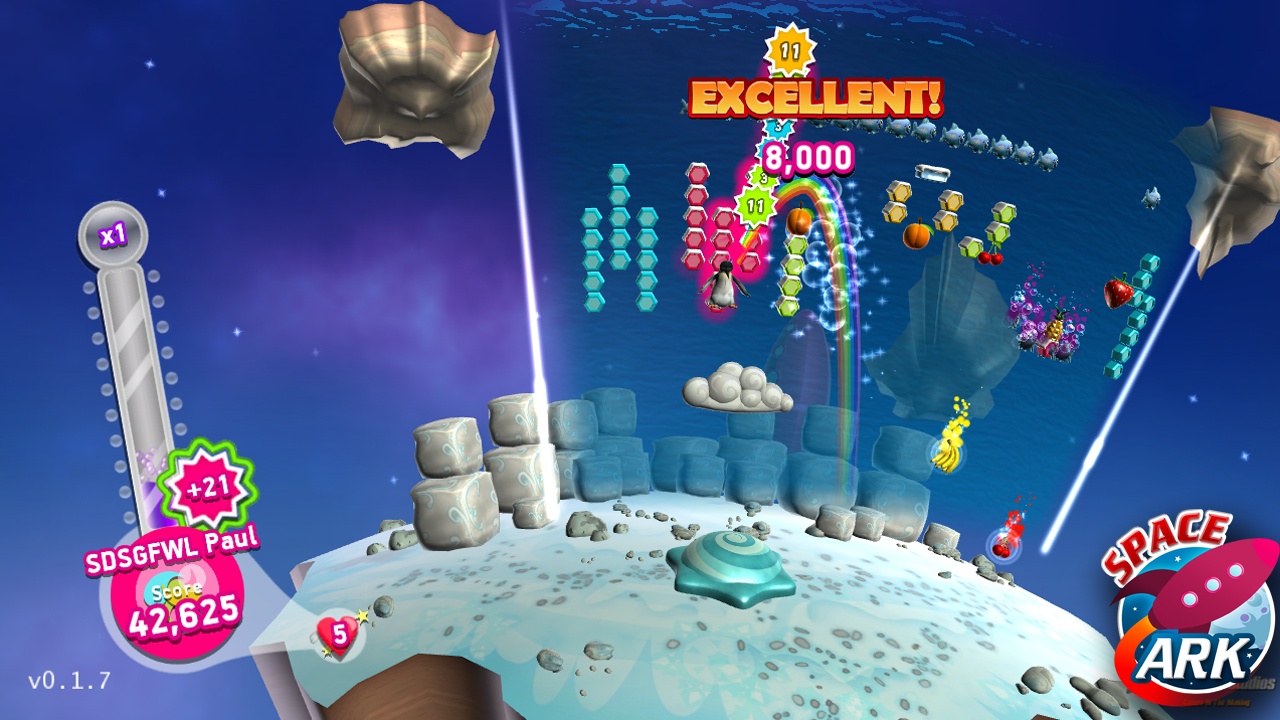
Task: Click the pumpkin power-up near the rainbow
Action: (799, 221)
